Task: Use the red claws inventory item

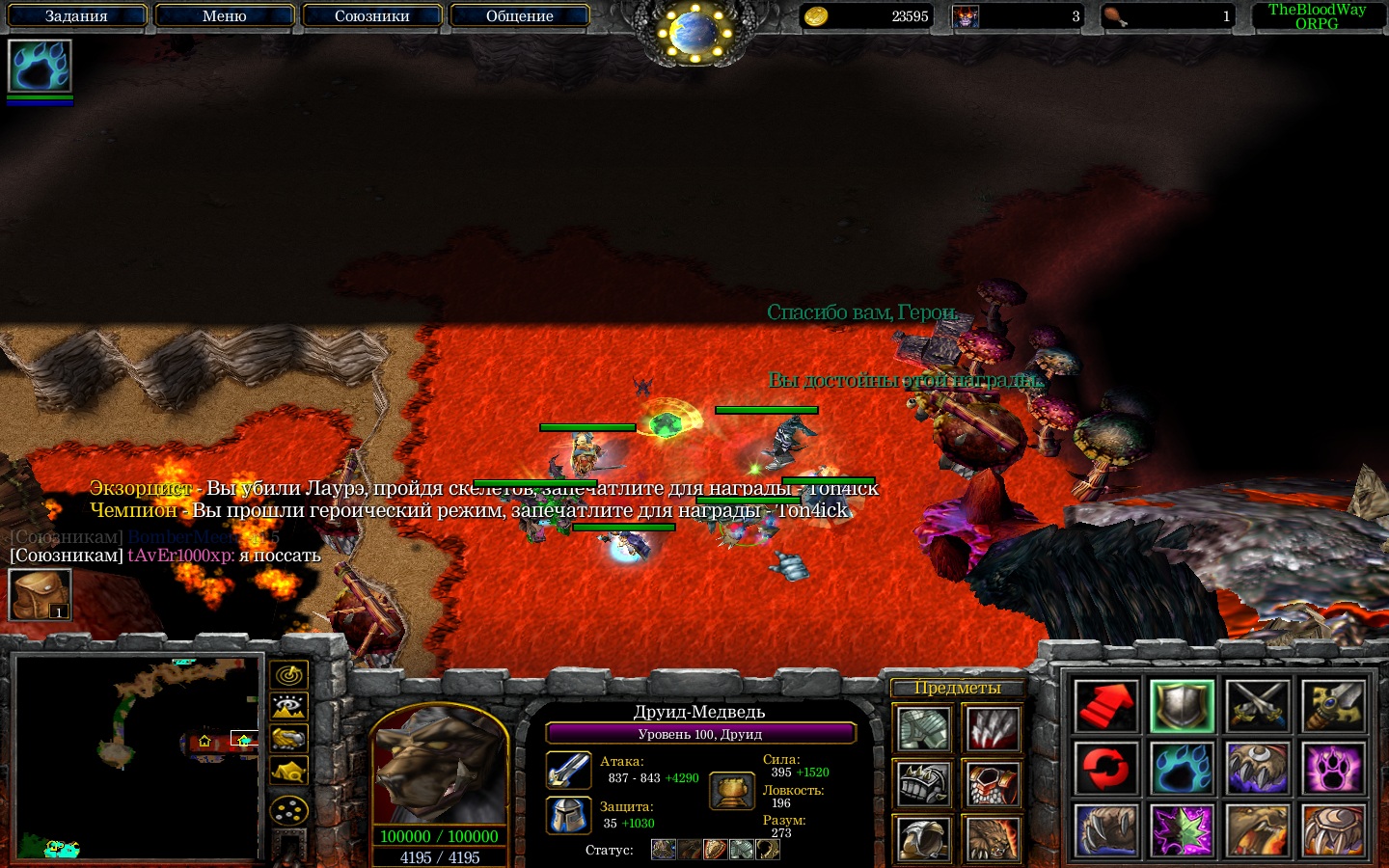Action: pyautogui.click(x=993, y=729)
